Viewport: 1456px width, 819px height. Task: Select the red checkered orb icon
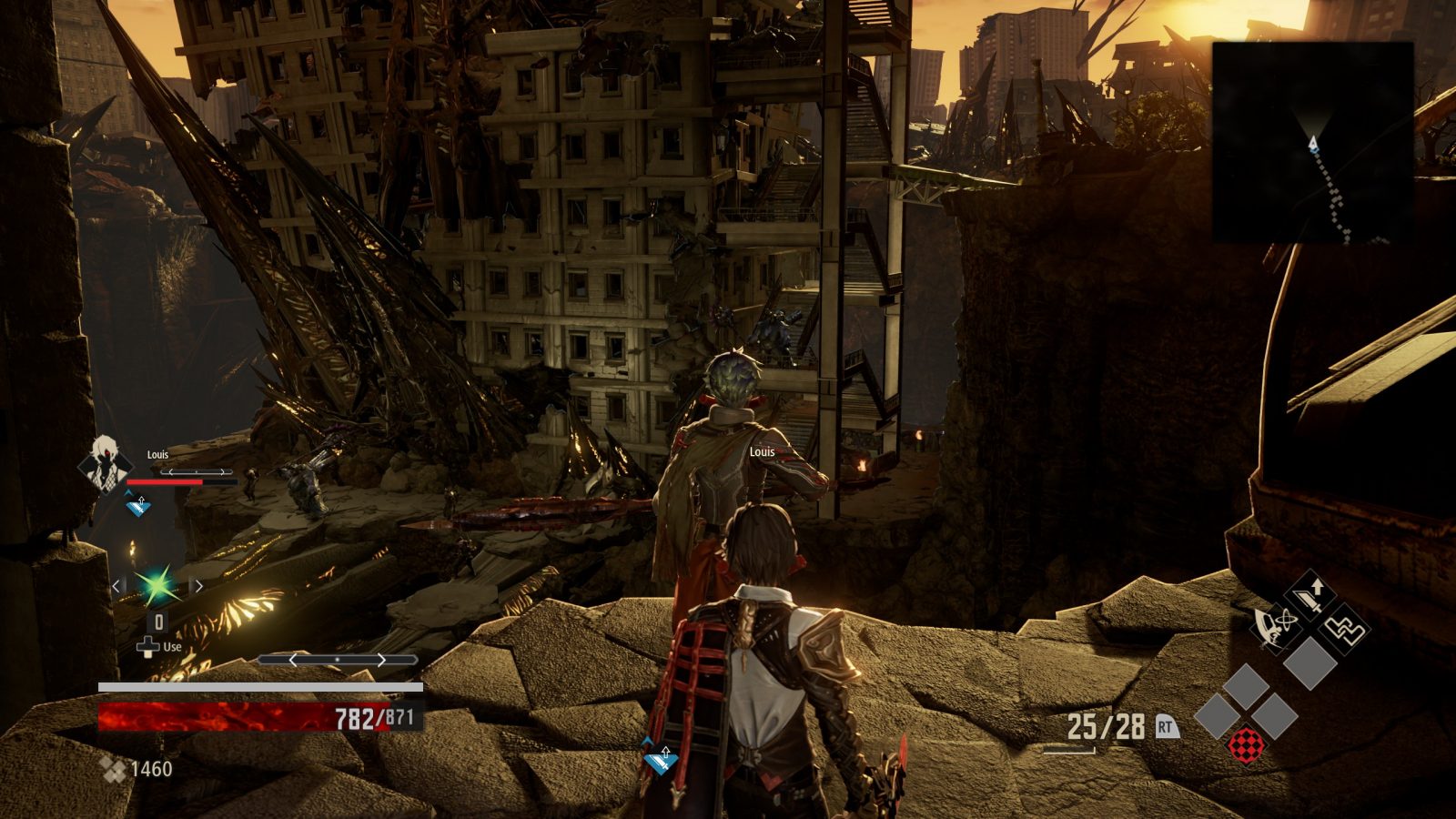tap(1244, 745)
